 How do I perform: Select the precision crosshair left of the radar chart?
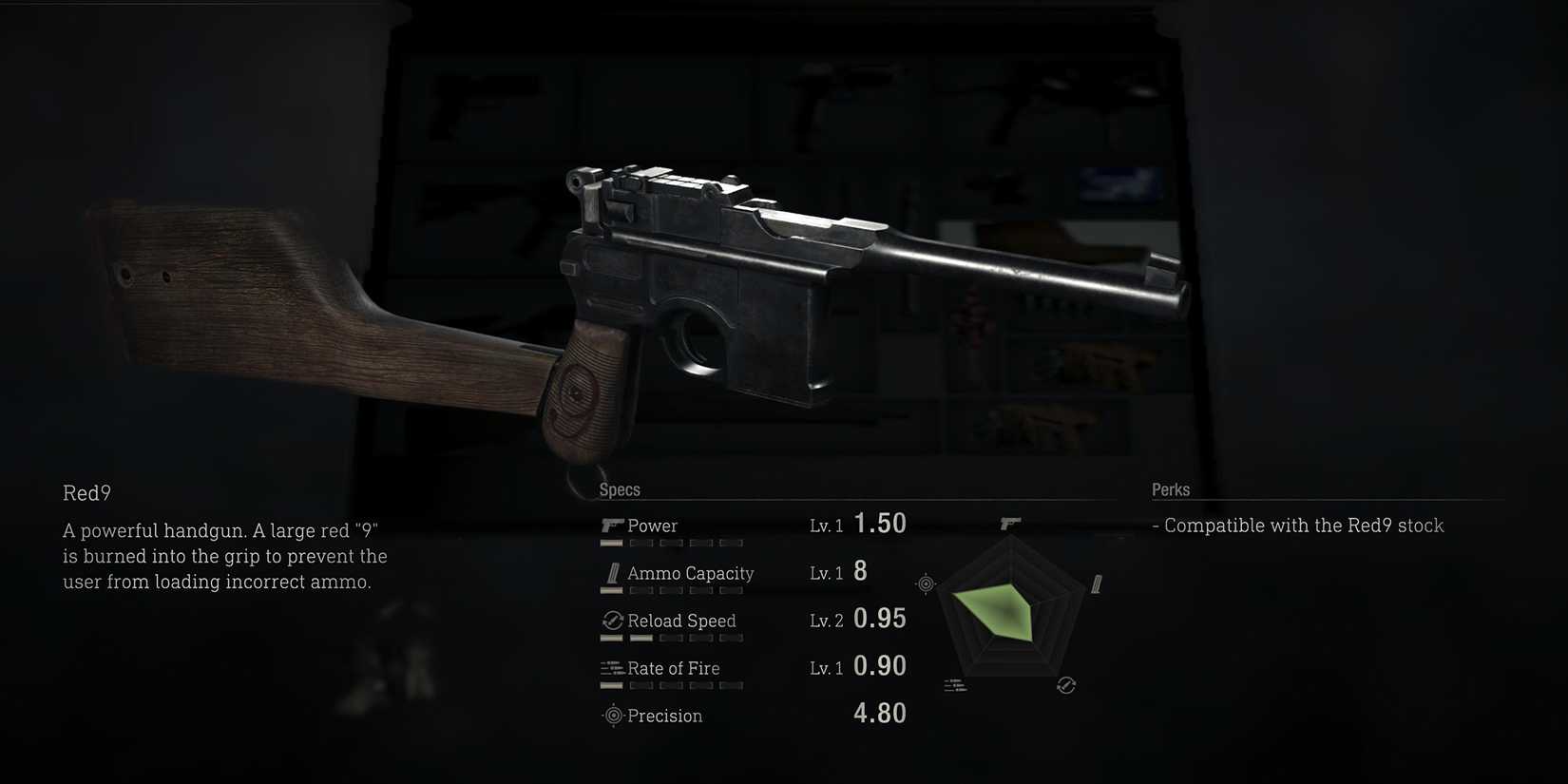click(925, 584)
